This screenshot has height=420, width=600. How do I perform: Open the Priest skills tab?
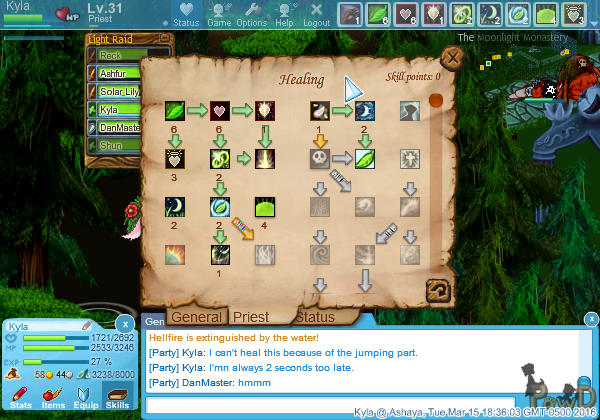click(251, 317)
